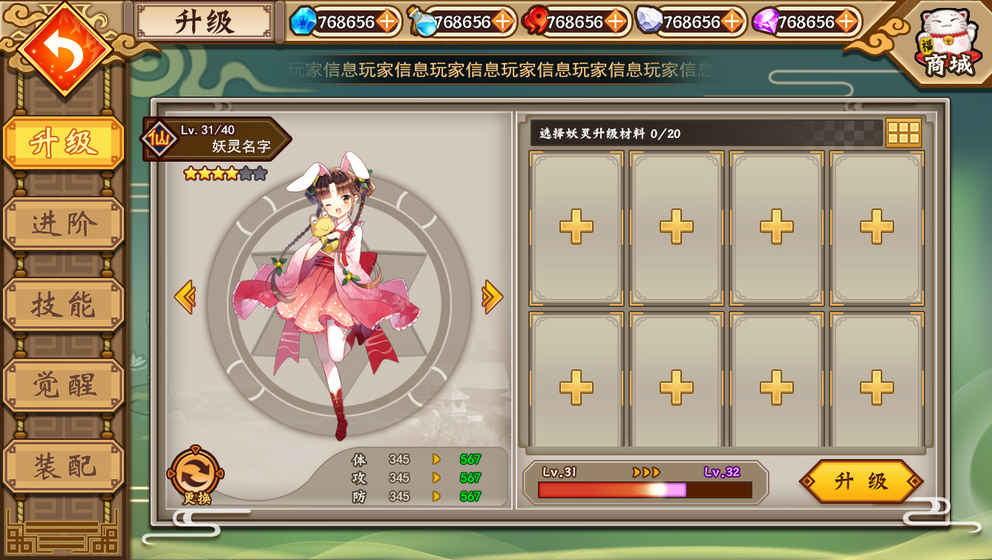Screen dimensions: 992x560
Task: Add more white diamond currency
Action: point(732,21)
